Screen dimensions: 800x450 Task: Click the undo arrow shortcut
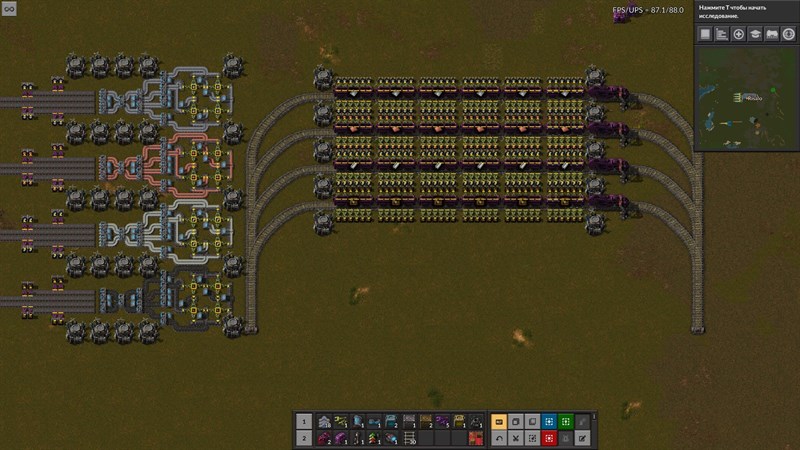[499, 438]
